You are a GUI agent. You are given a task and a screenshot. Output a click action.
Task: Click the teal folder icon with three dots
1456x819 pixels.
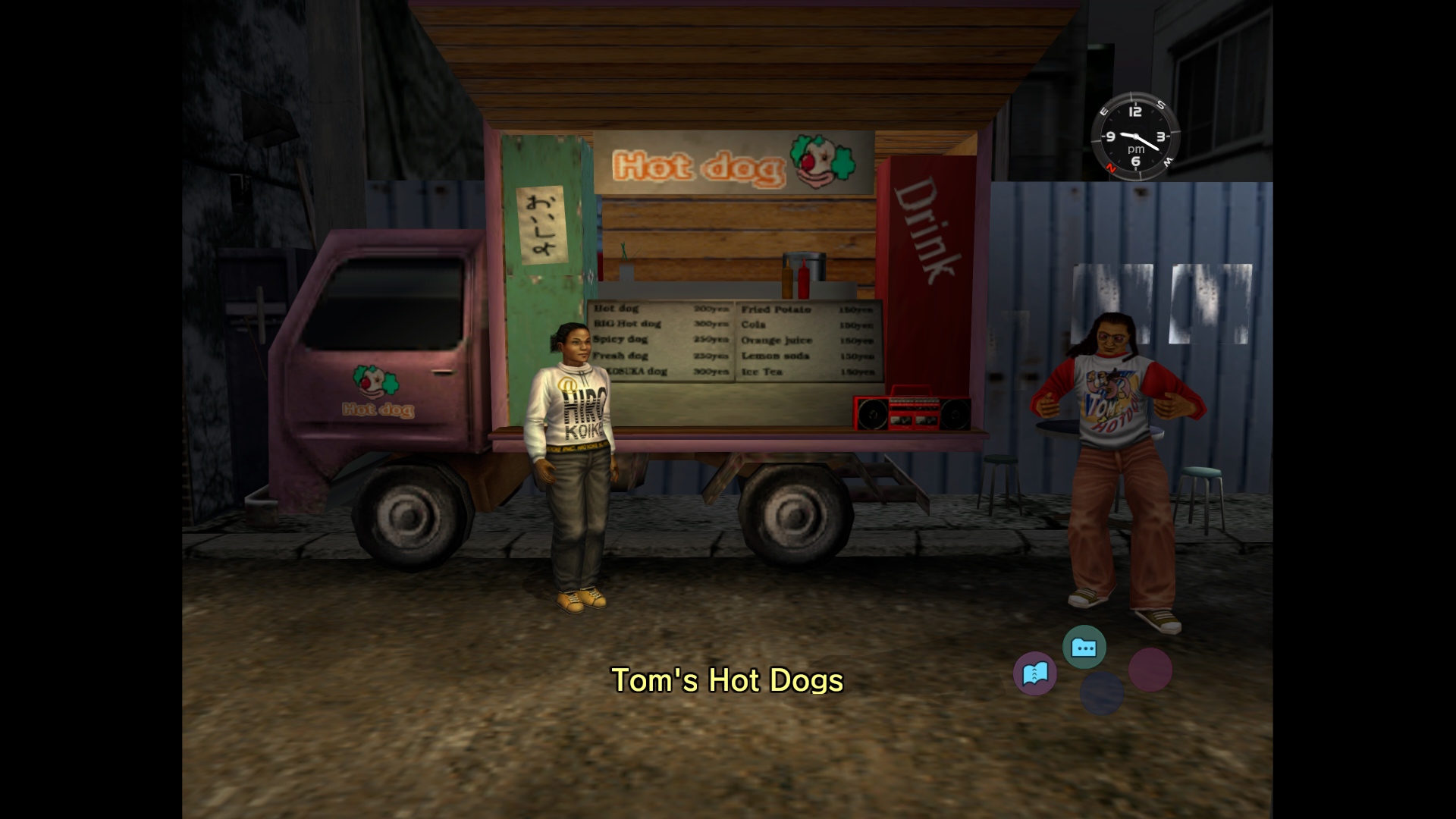(1084, 648)
